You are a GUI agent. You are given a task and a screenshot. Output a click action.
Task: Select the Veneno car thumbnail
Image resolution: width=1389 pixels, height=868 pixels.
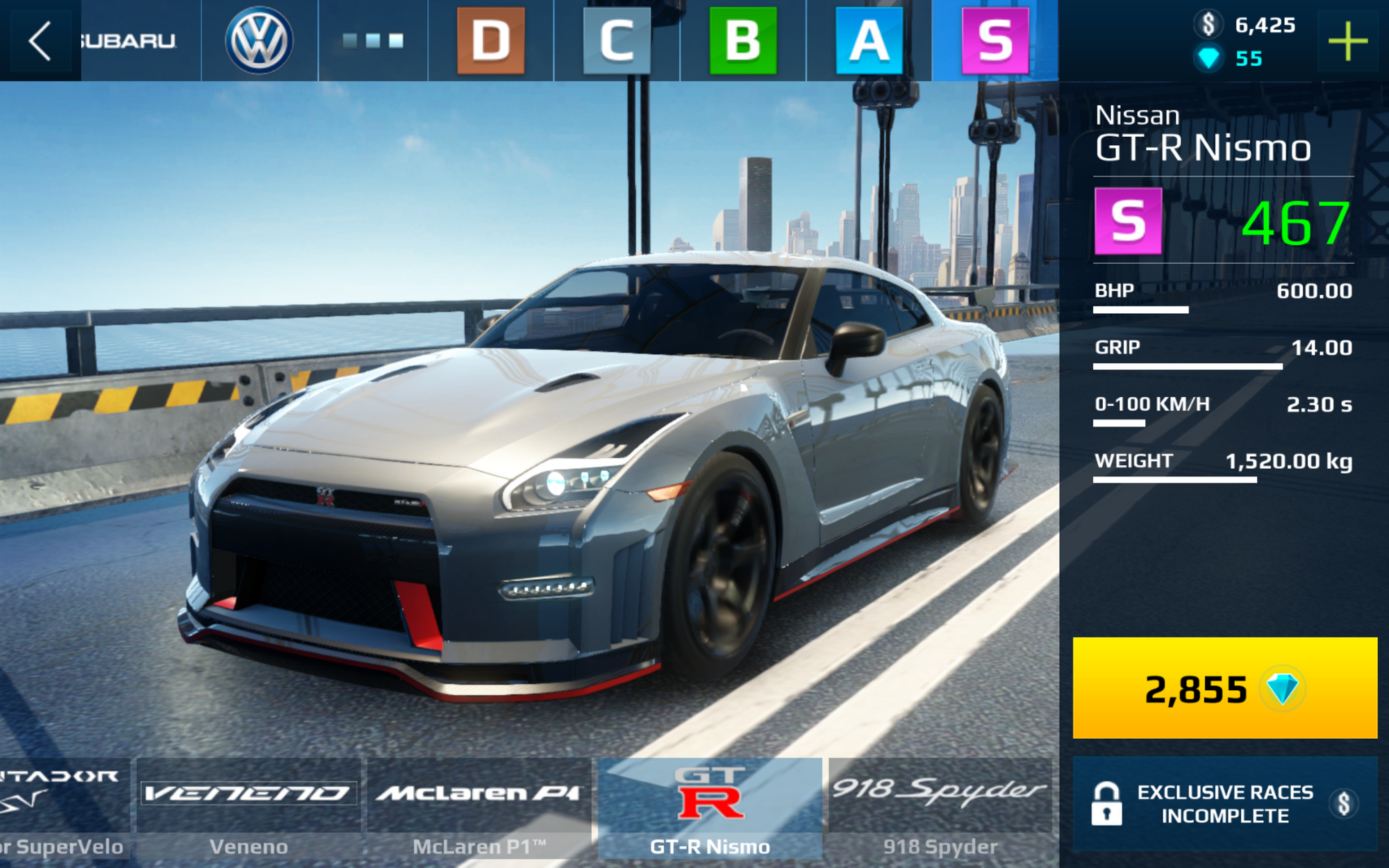point(249,810)
